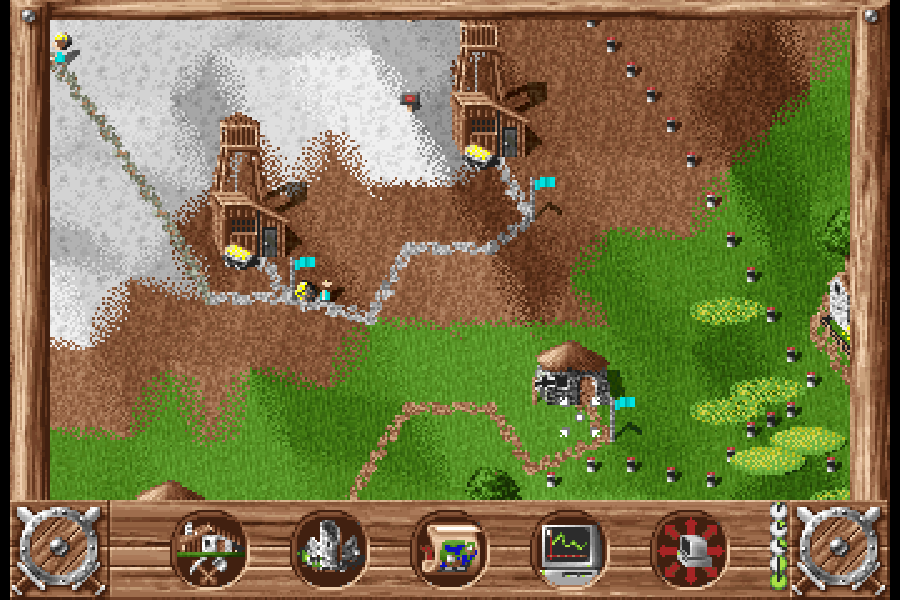Show the world map scroll
Image resolution: width=900 pixels, height=600 pixels.
[x=449, y=549]
